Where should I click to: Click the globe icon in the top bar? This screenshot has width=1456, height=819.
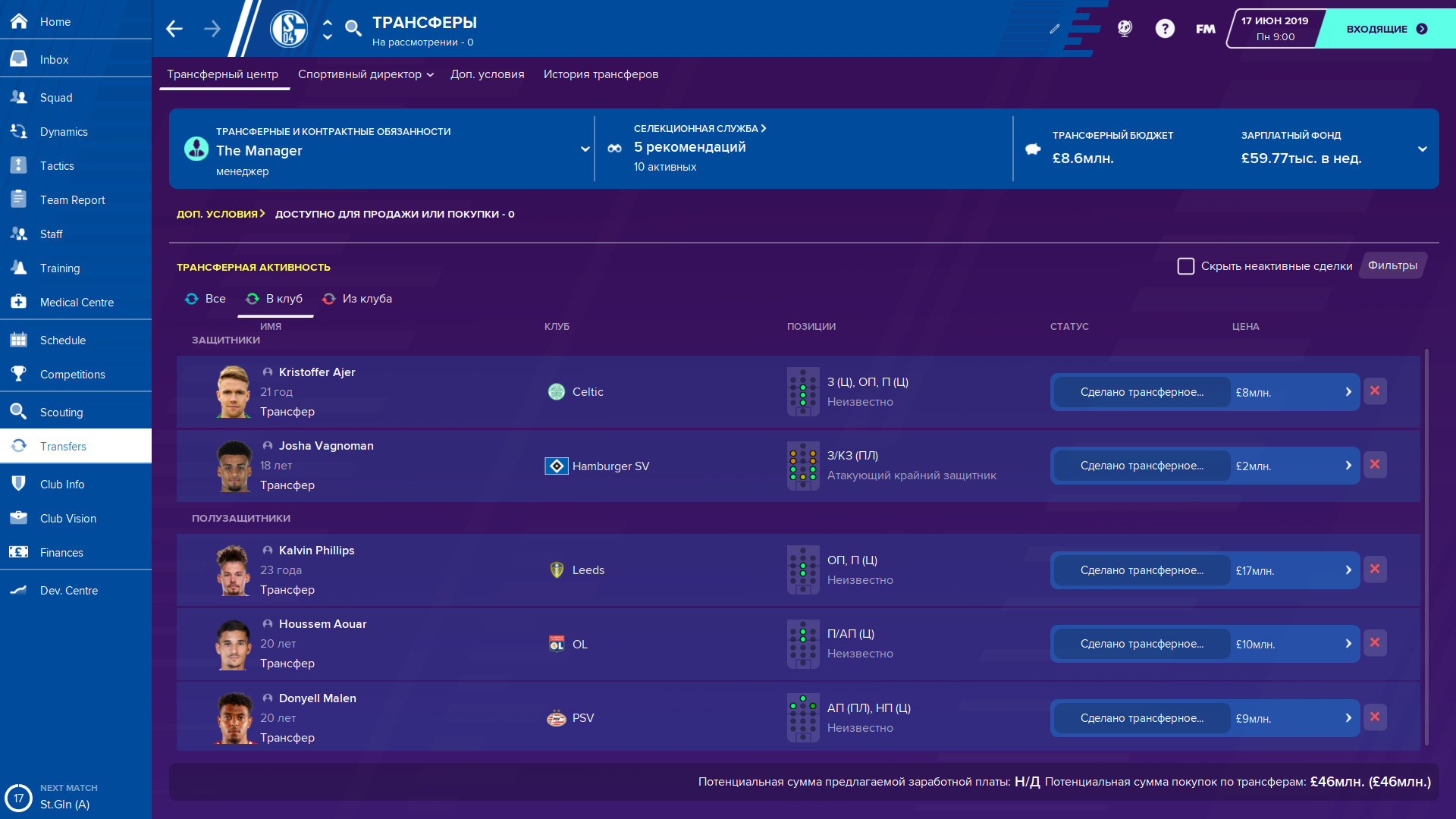[1124, 28]
